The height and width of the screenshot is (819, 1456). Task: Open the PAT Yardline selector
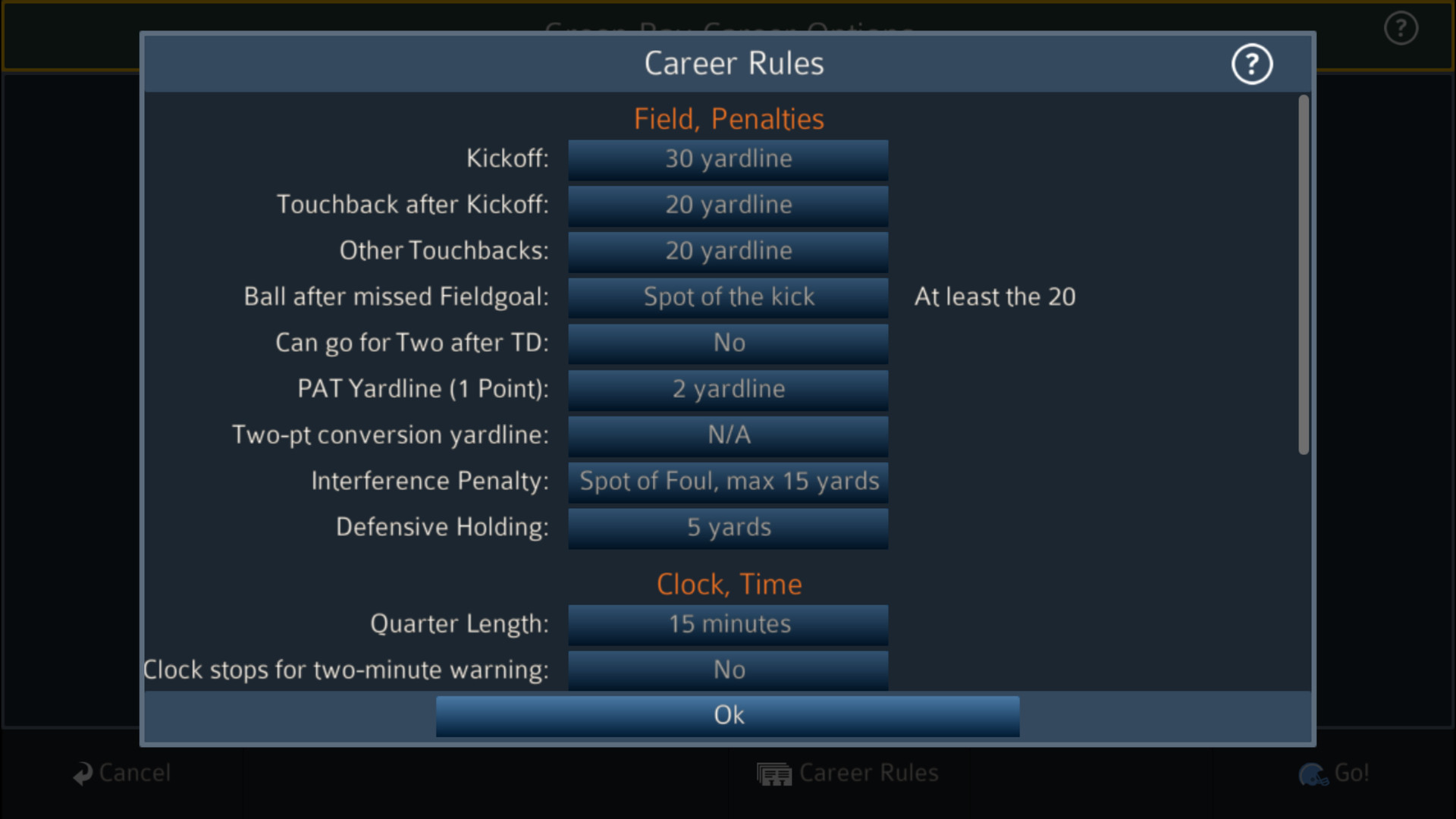727,389
